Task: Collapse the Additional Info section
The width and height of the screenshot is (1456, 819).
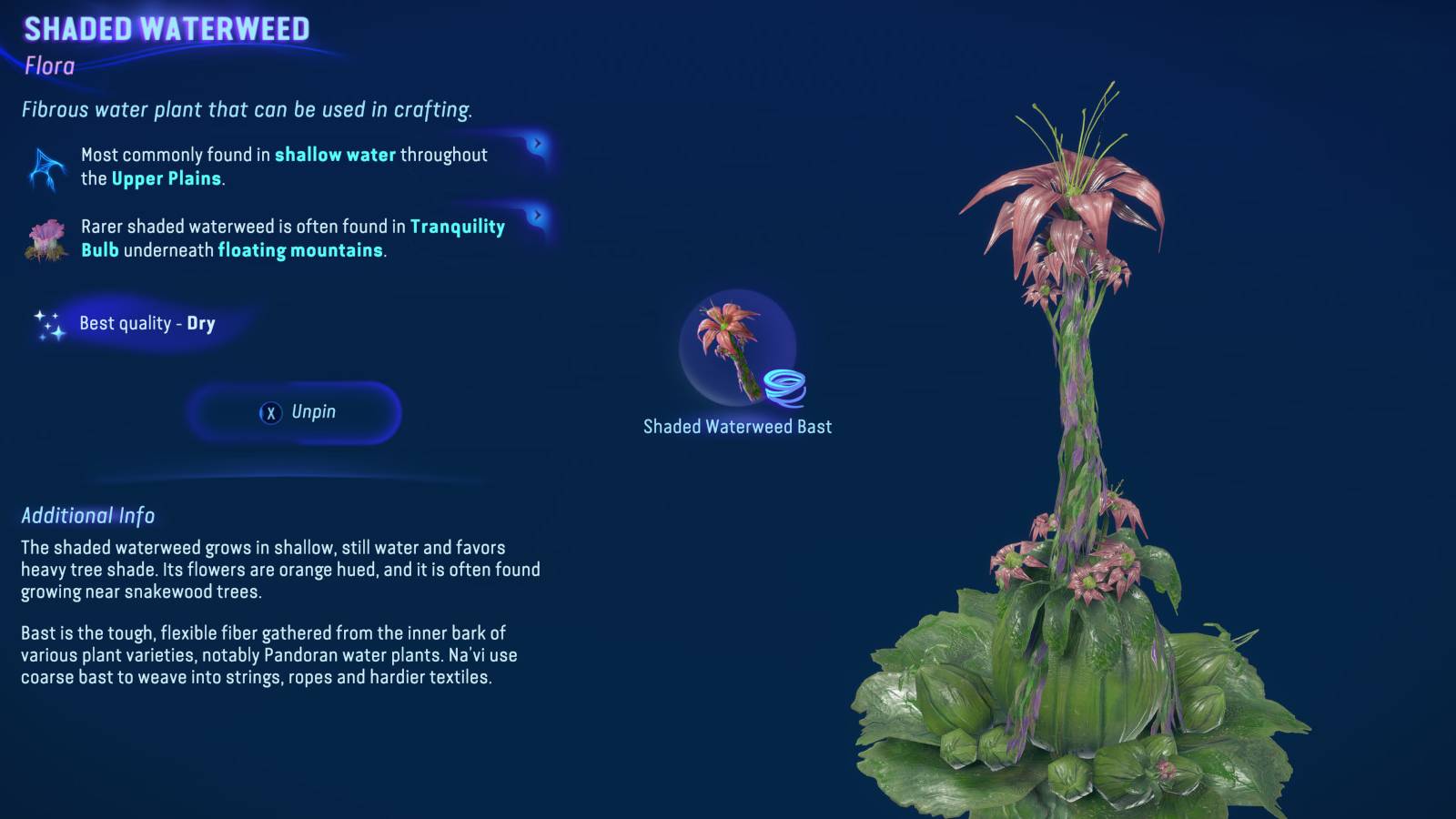Action: coord(87,516)
